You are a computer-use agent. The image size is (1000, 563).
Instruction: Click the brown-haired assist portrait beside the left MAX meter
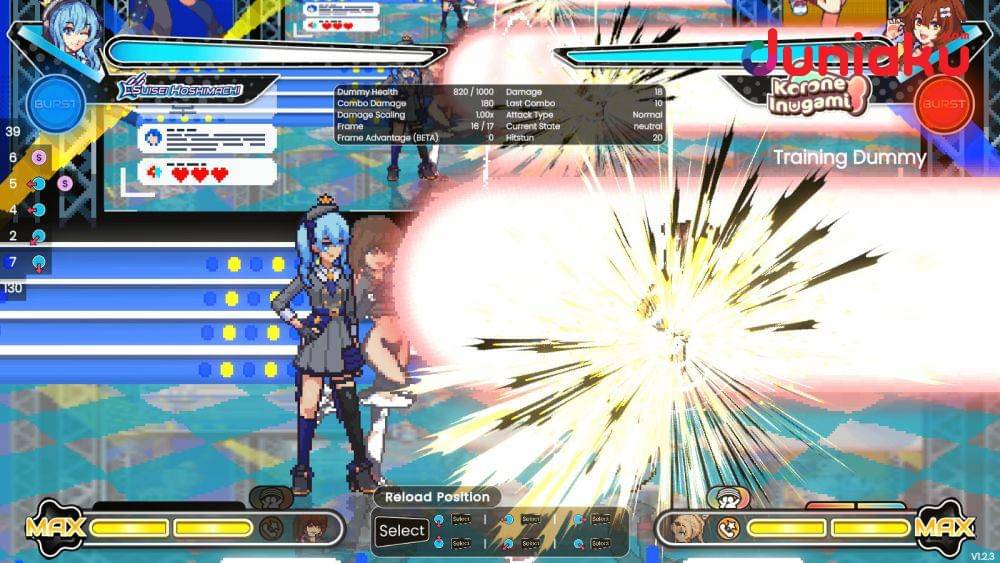click(x=307, y=528)
